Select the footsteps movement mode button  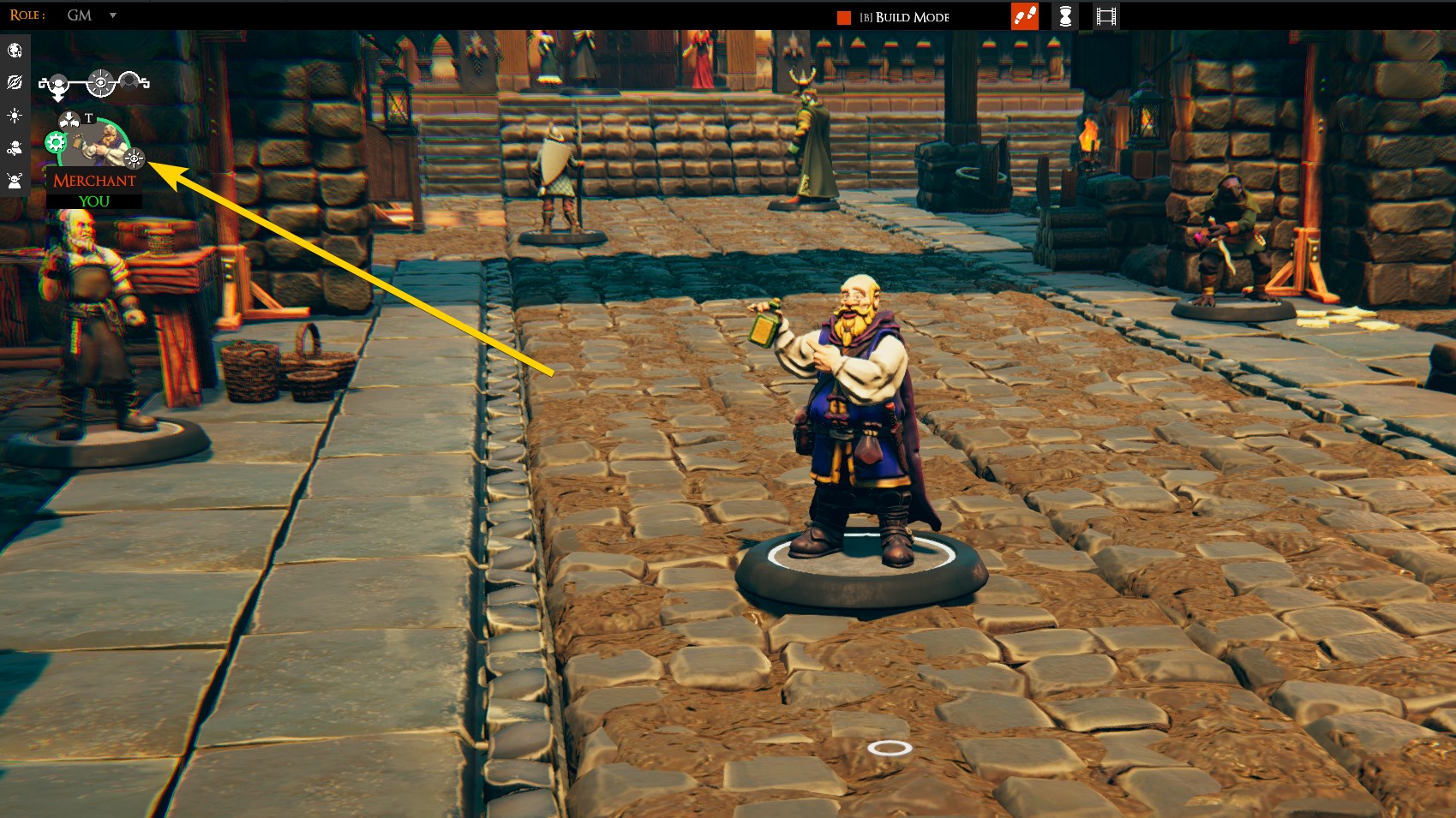[1025, 16]
